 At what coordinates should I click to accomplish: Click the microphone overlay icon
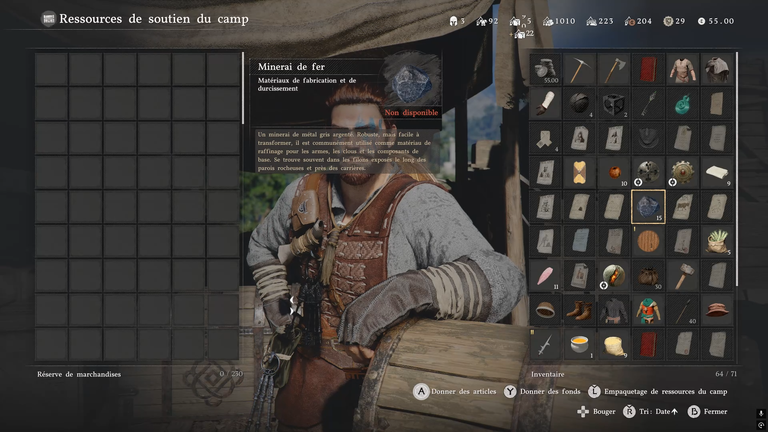pyautogui.click(x=760, y=412)
